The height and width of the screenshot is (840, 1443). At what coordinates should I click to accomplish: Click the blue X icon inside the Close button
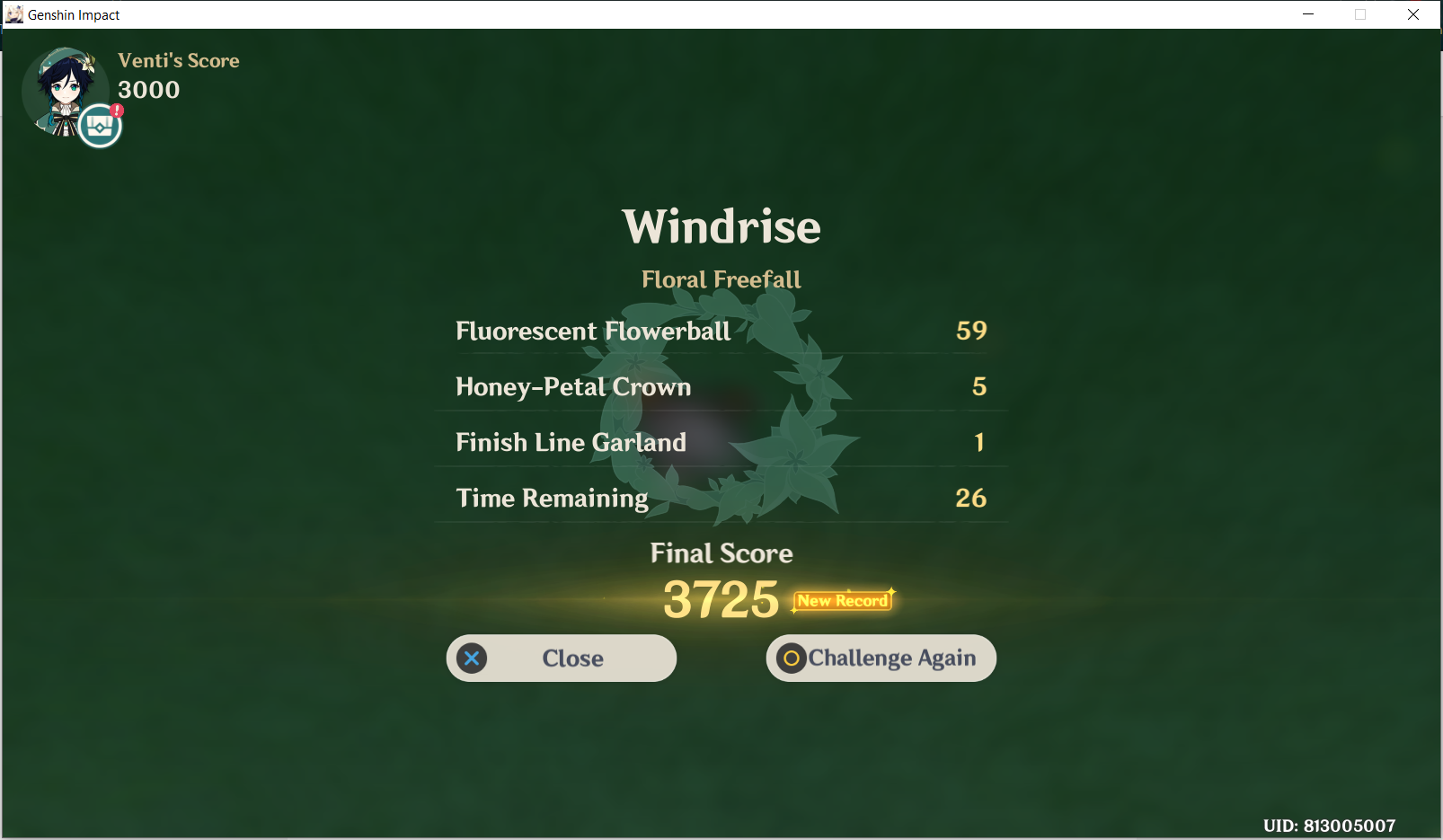coord(472,658)
